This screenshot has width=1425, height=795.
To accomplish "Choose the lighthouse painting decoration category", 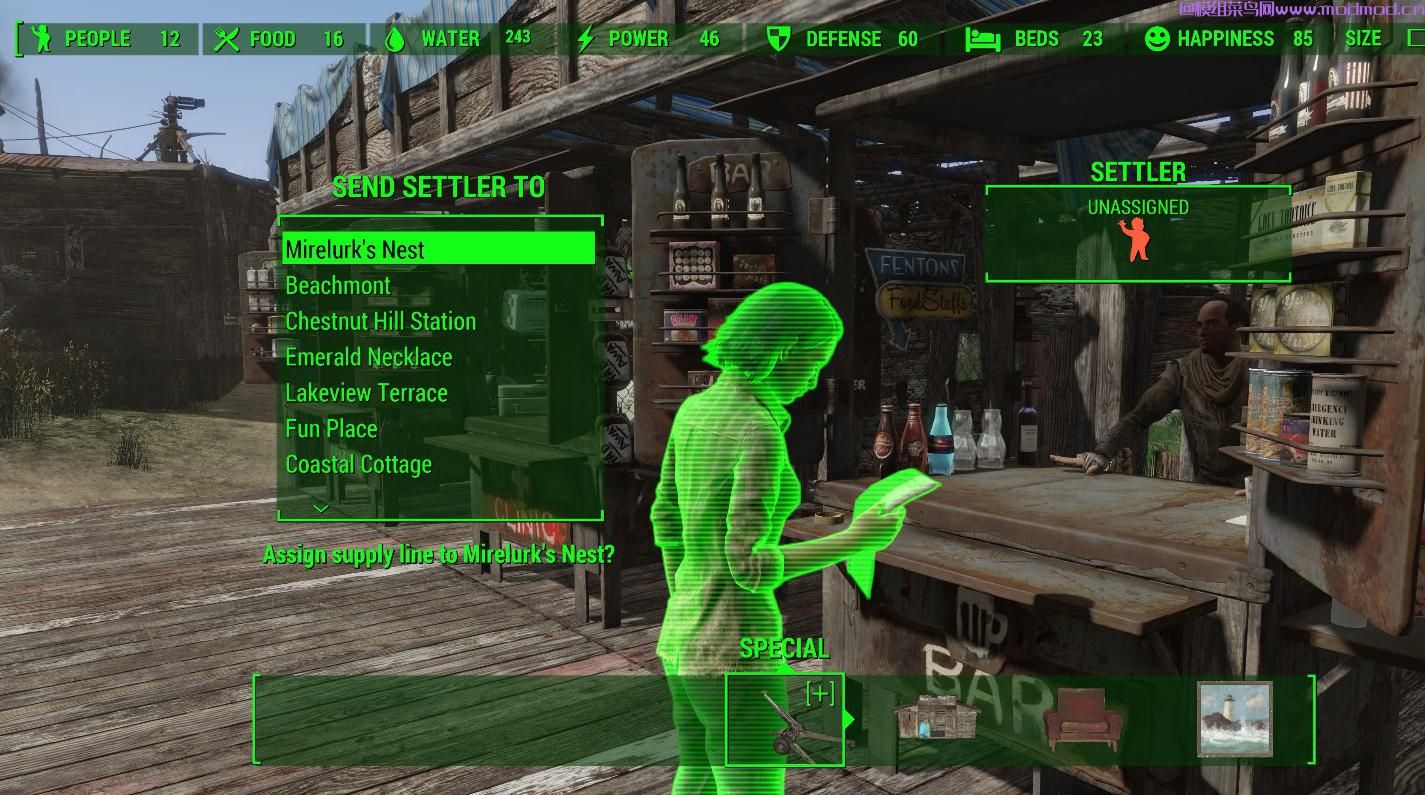I will coord(1234,719).
